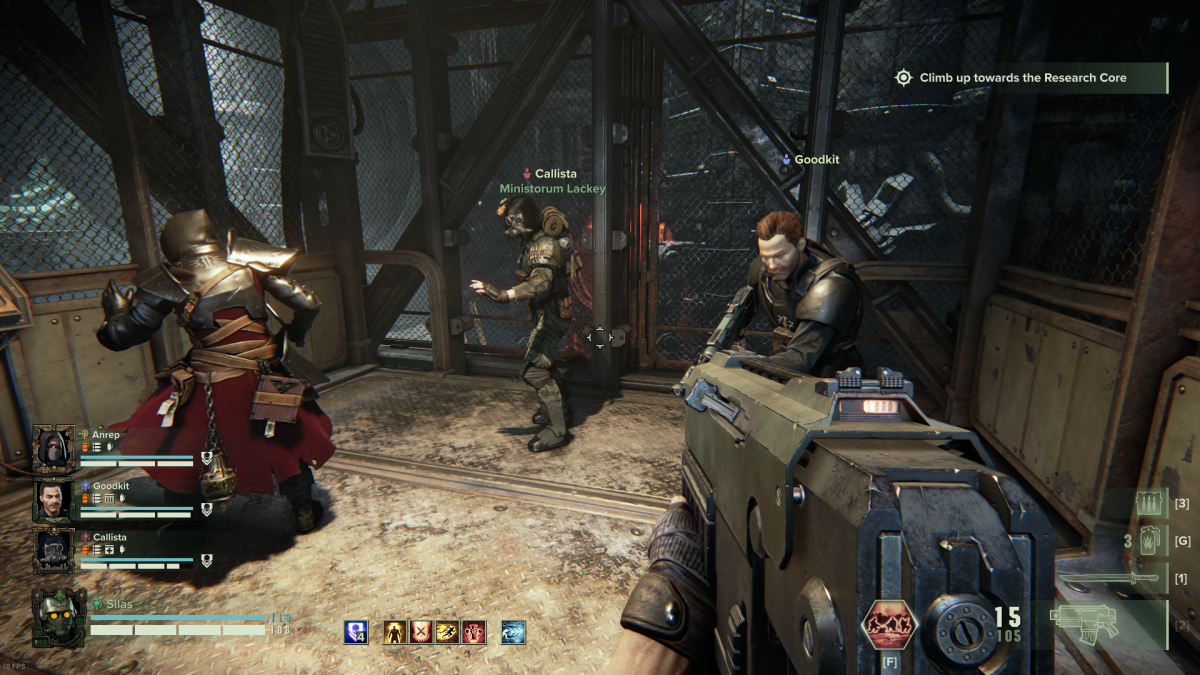The image size is (1200, 675).
Task: Select the blue arrows speed buff icon
Action: (x=513, y=632)
